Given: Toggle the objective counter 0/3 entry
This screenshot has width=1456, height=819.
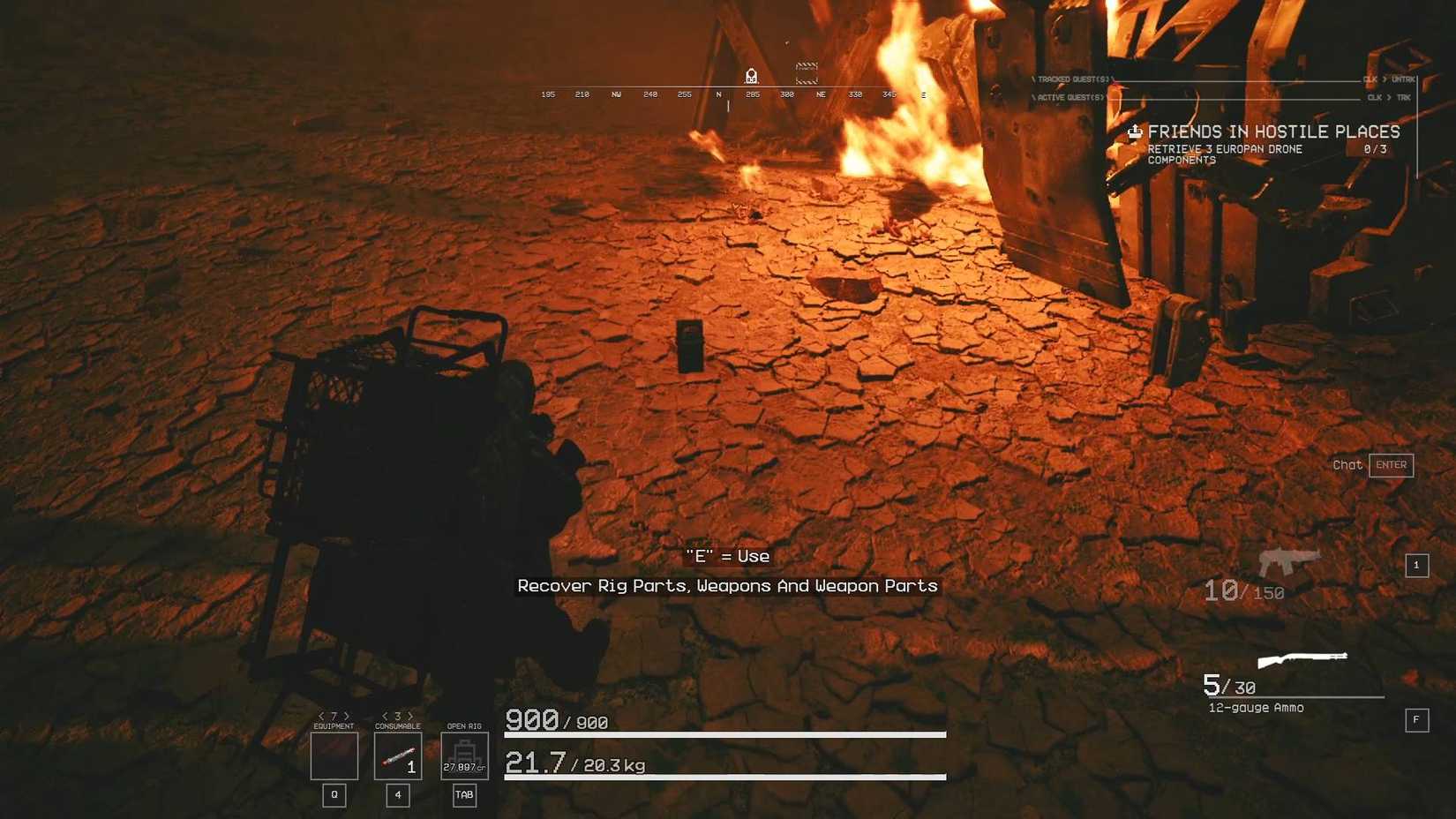Looking at the screenshot, I should 1375,149.
